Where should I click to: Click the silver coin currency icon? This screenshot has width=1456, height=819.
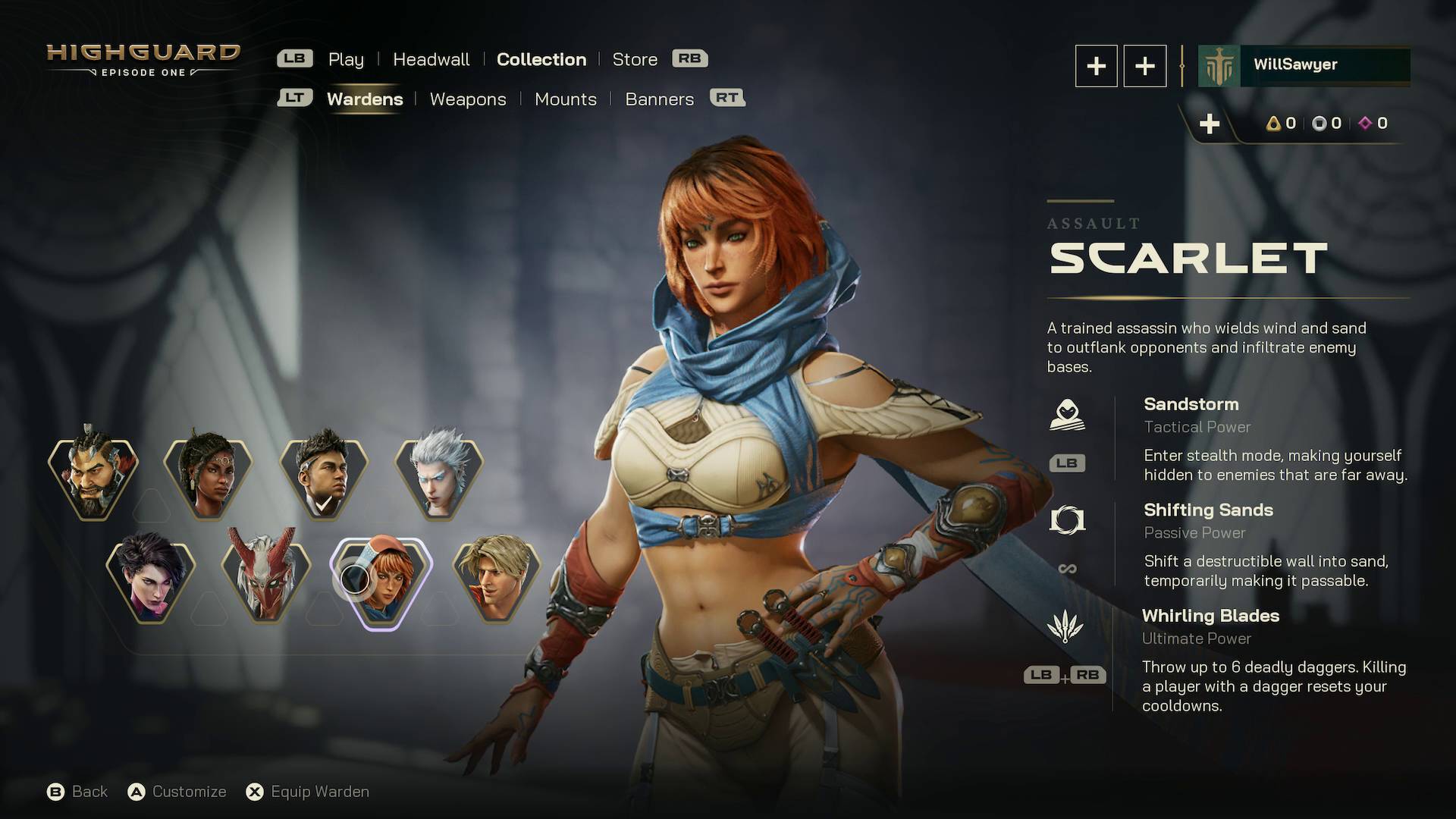point(1320,124)
